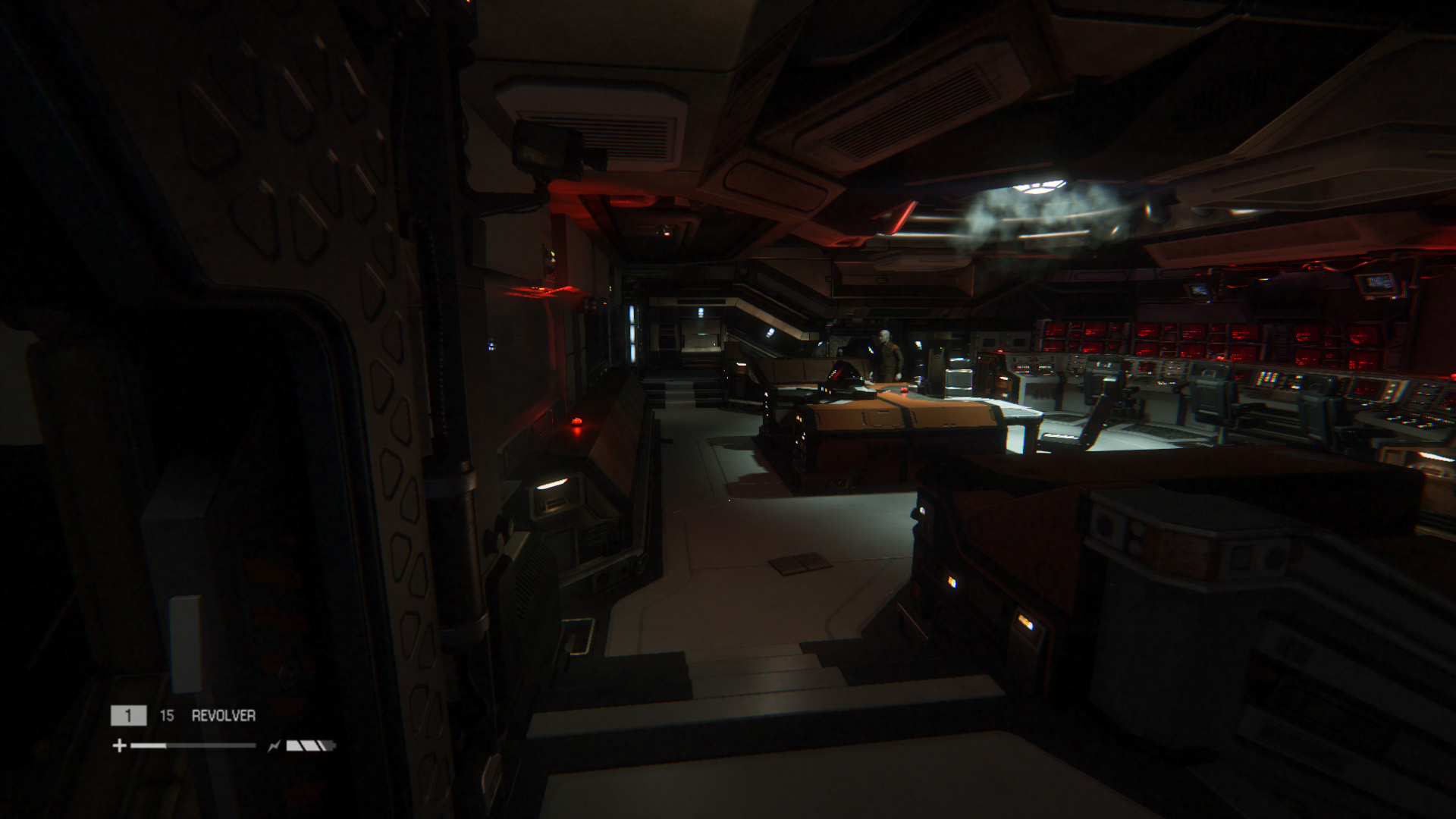Select the REVOLVER weapon label
Screen dimensions: 1456x819
click(x=223, y=714)
